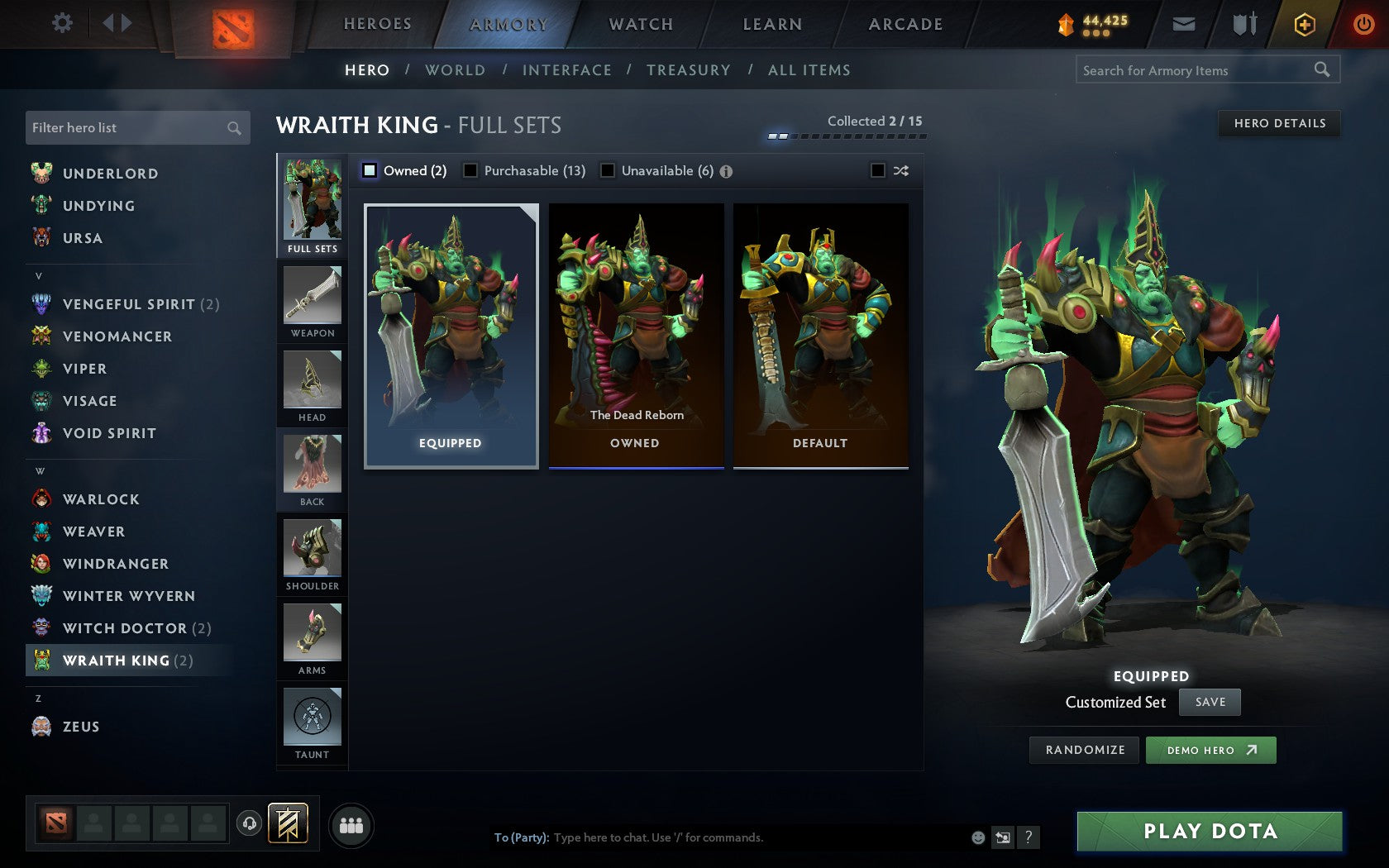Enable the Purchasable (13) filter
The height and width of the screenshot is (868, 1389).
coord(471,170)
